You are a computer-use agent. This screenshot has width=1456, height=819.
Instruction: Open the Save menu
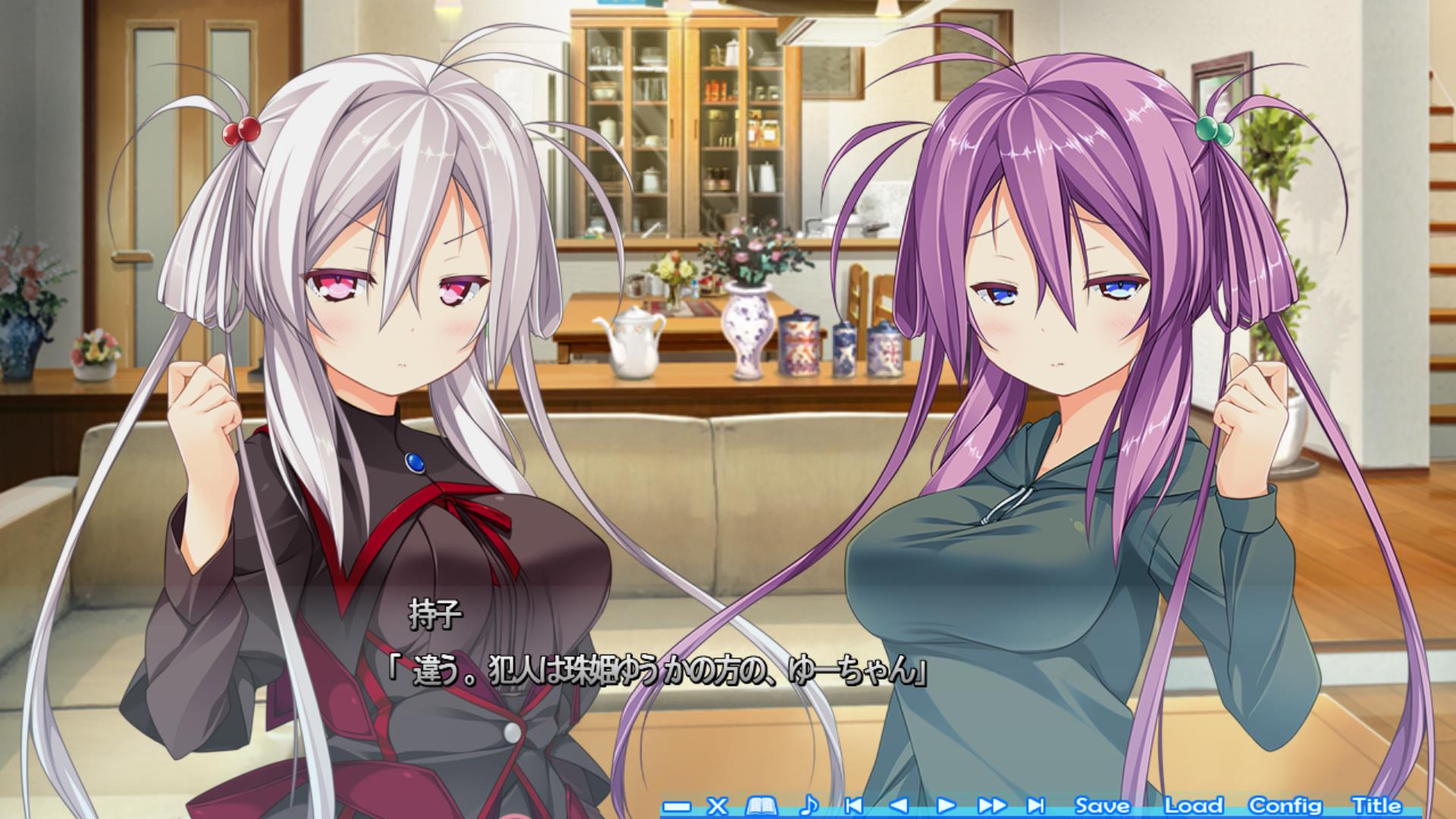coord(1103,805)
